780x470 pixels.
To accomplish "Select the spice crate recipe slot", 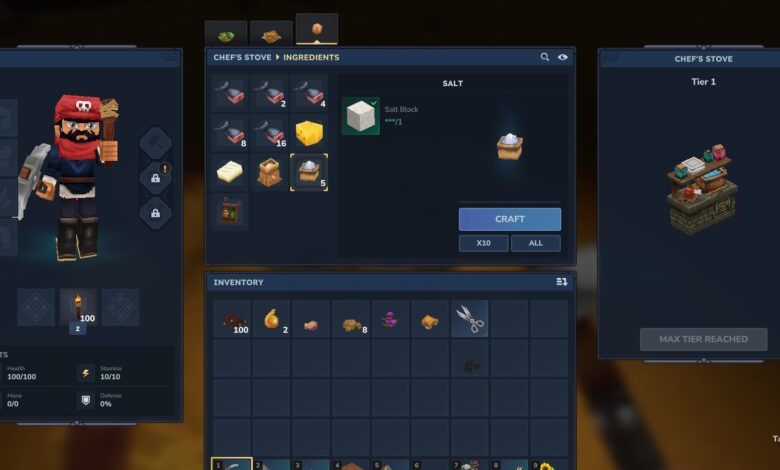I will coord(230,211).
